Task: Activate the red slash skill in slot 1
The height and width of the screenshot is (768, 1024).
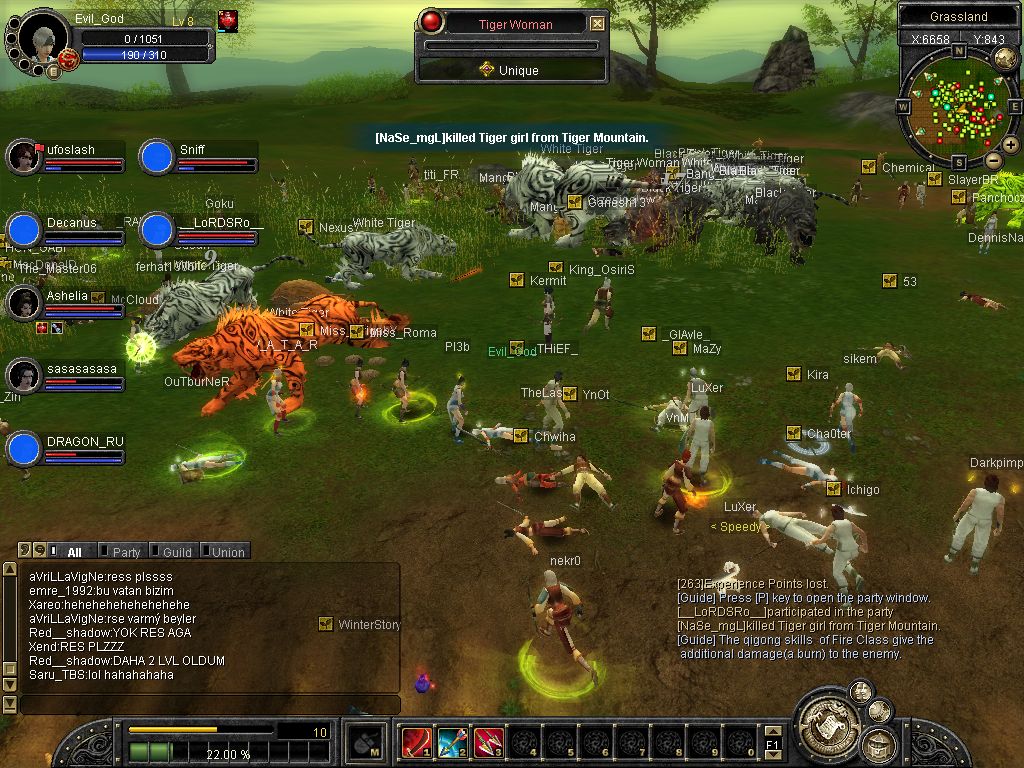Action: click(416, 742)
